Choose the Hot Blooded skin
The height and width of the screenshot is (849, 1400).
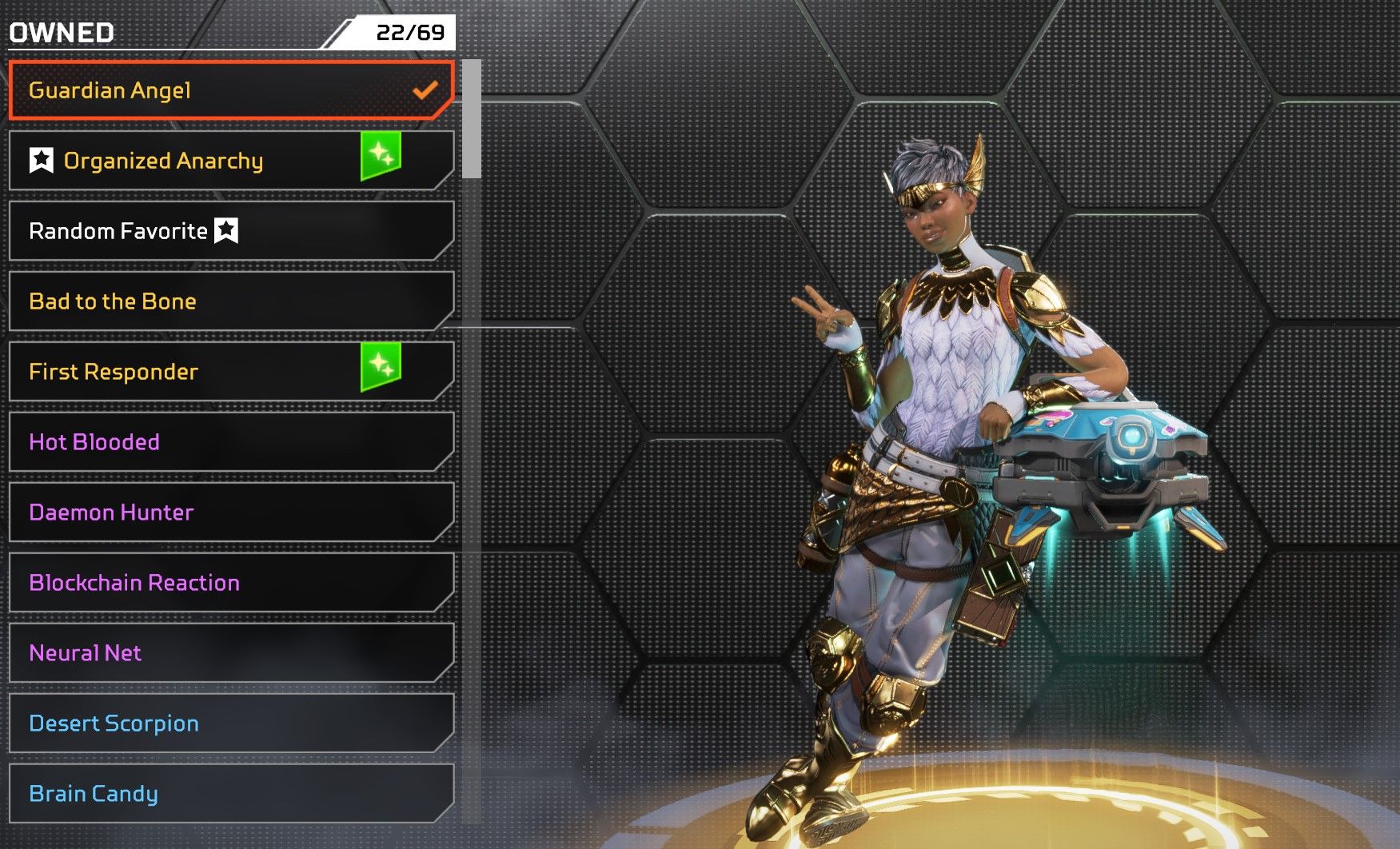231,442
